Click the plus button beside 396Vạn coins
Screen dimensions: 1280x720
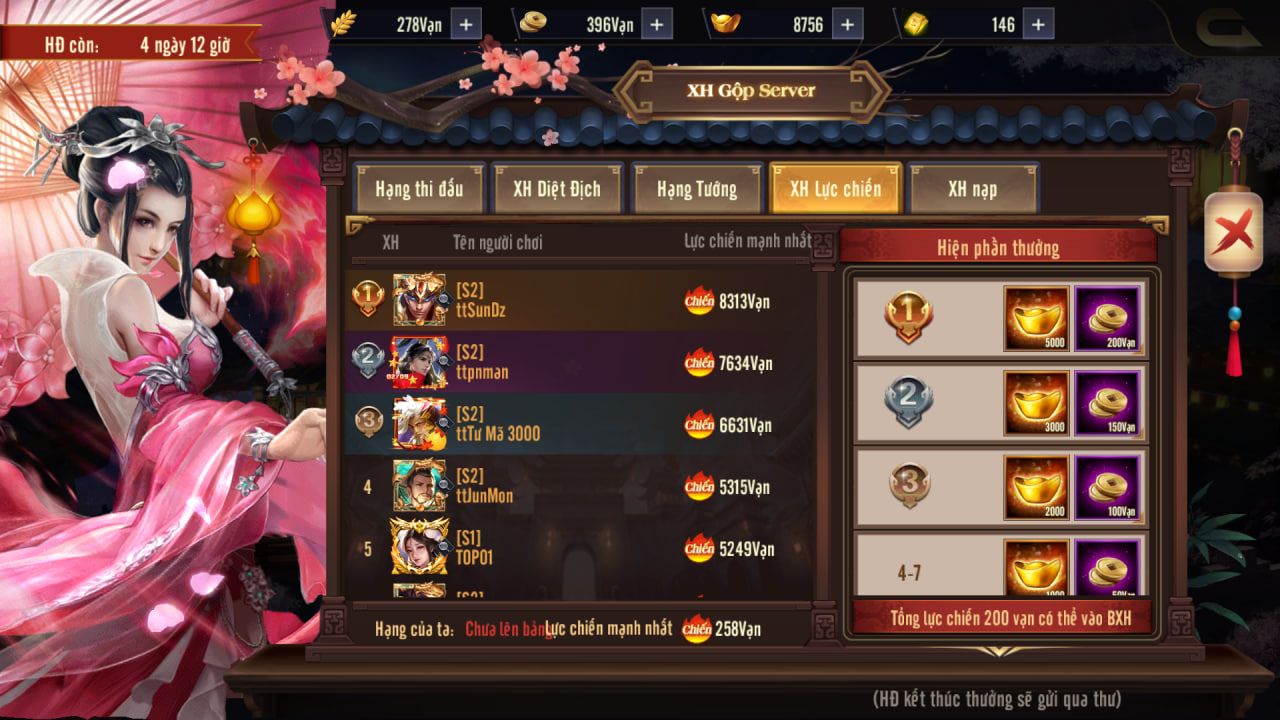[656, 24]
